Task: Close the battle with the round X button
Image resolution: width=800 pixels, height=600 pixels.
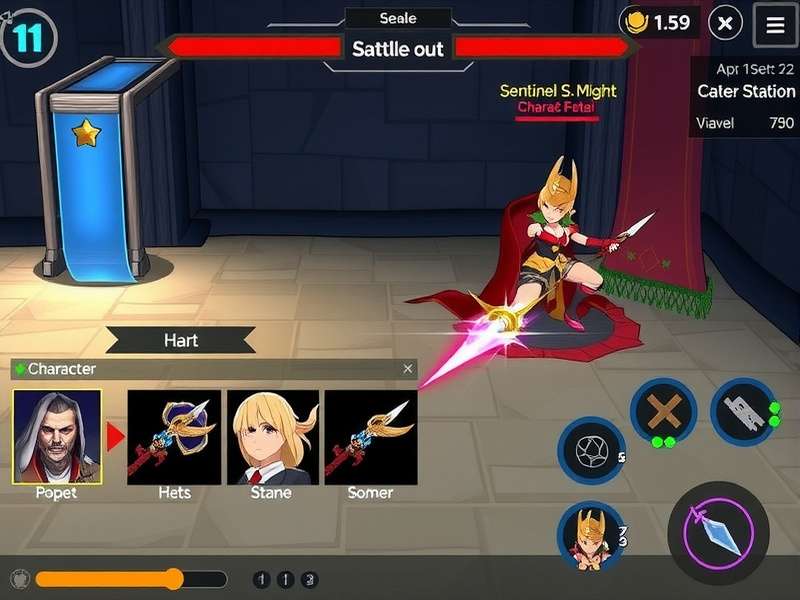Action: click(x=727, y=23)
